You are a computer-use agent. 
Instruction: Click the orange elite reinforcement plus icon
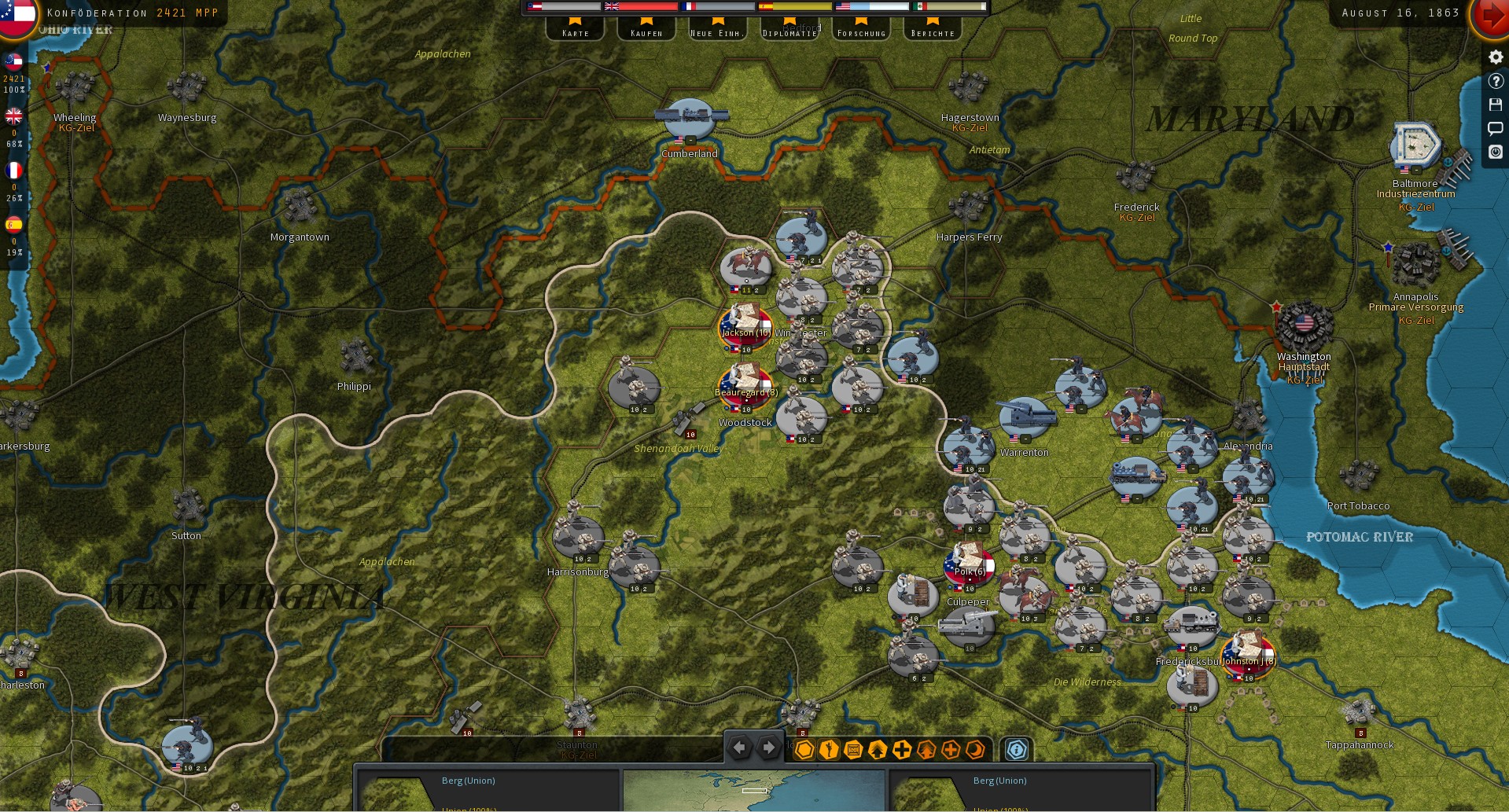(x=951, y=749)
